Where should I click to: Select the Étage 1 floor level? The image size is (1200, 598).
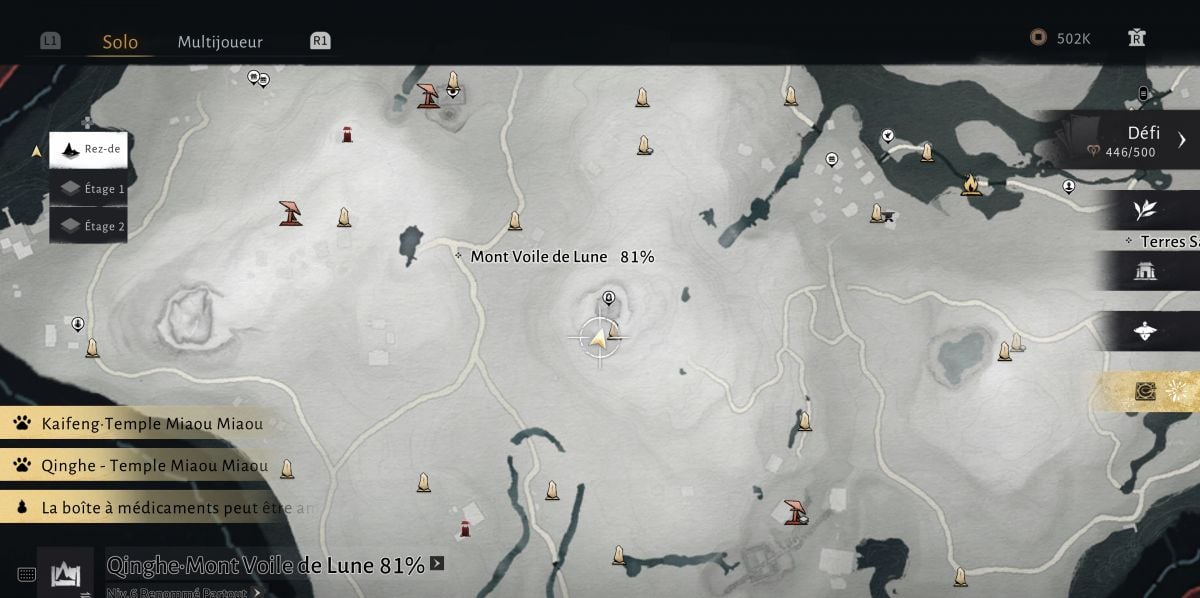click(89, 188)
